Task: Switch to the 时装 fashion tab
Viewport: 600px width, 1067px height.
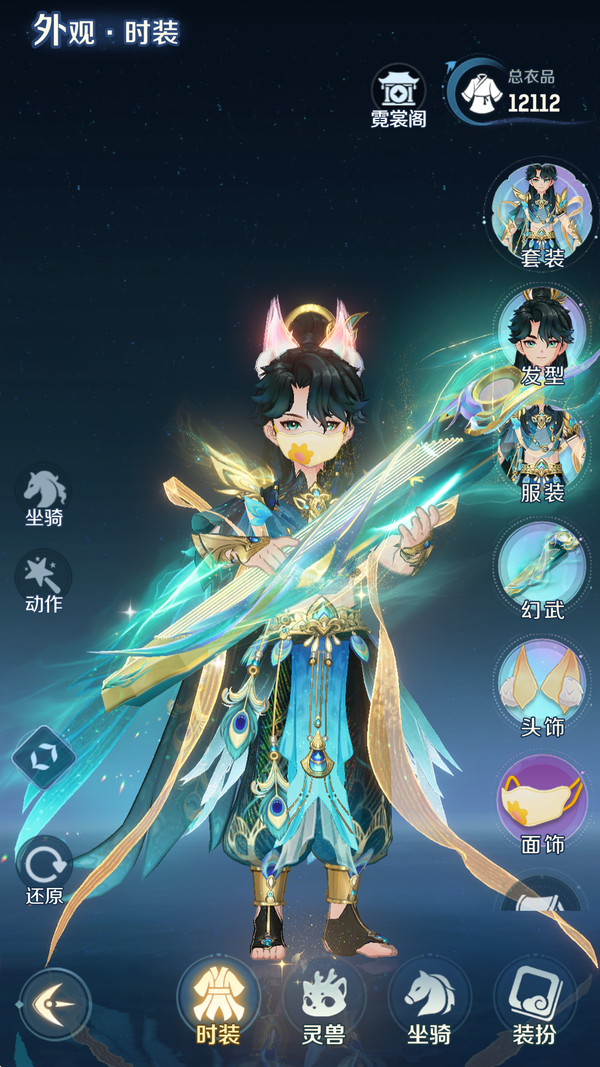Action: (218, 1000)
